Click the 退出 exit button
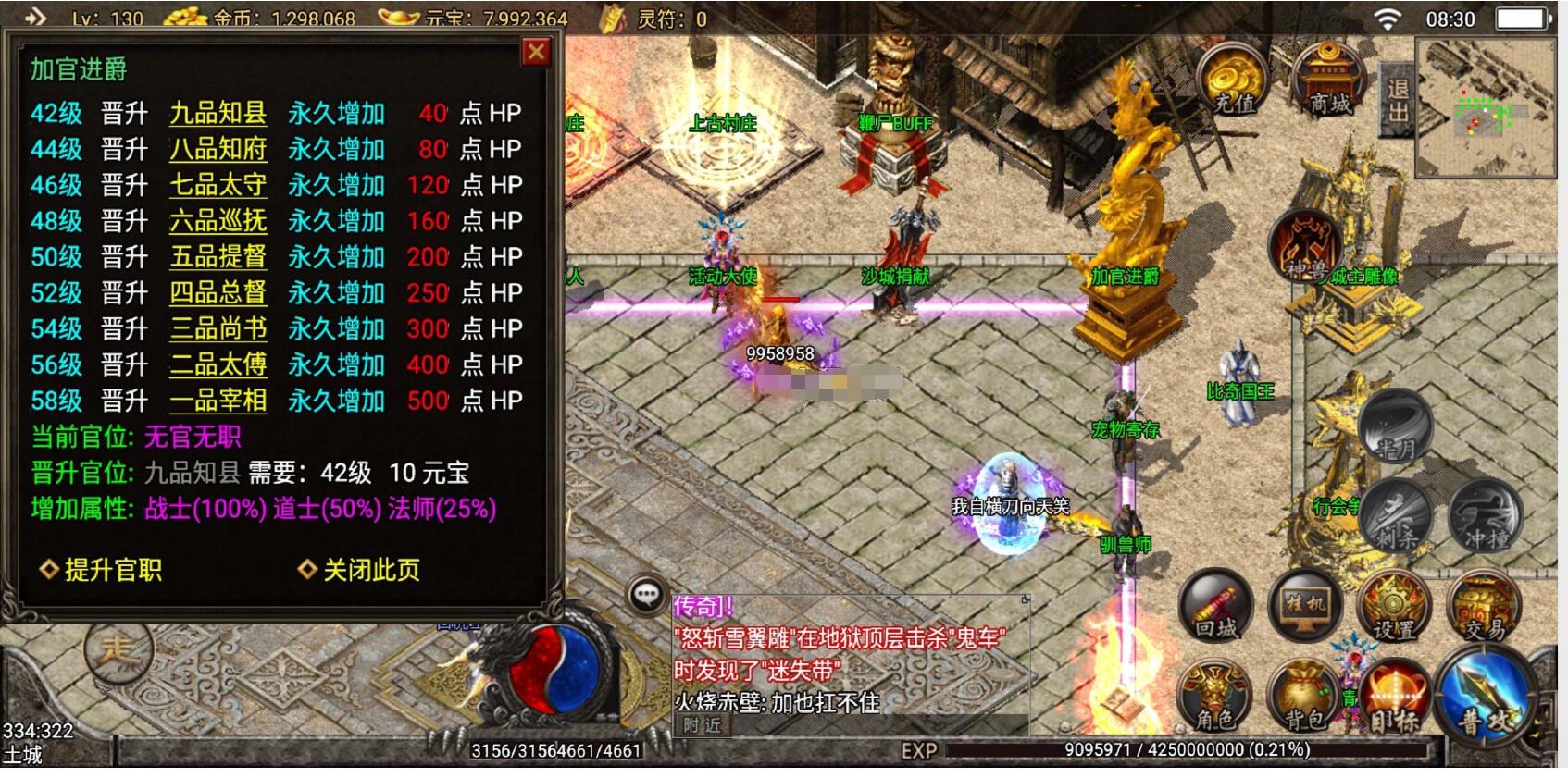Screen dimensions: 1568x778 [1397, 100]
